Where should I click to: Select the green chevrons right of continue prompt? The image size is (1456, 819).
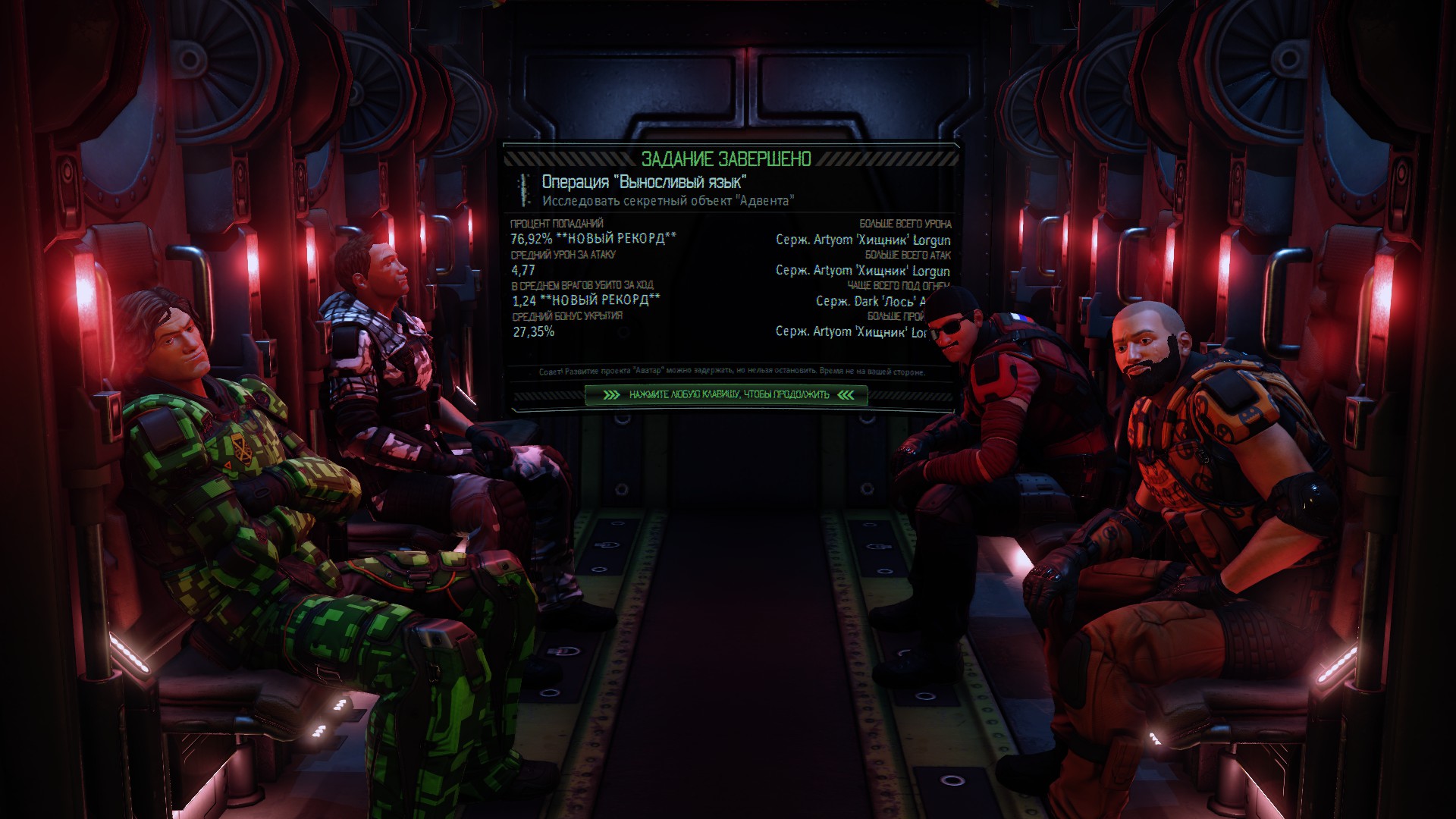[849, 394]
